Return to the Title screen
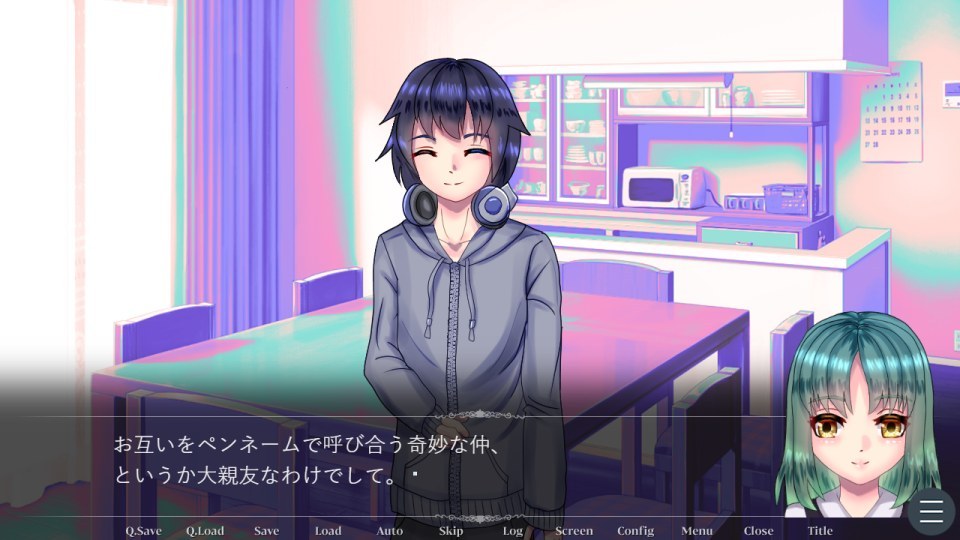 [820, 531]
